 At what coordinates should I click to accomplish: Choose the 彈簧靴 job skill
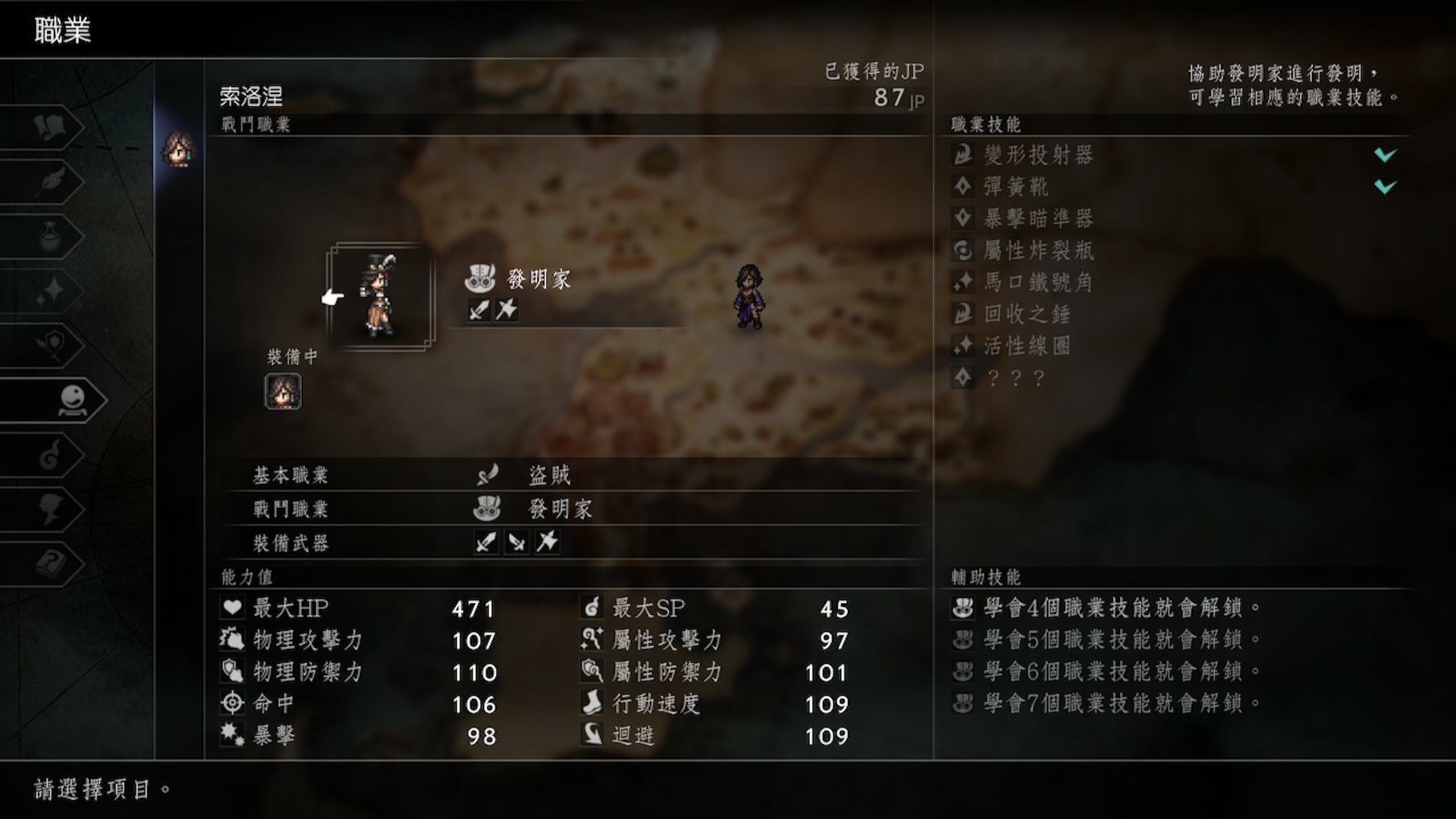[x=1016, y=187]
